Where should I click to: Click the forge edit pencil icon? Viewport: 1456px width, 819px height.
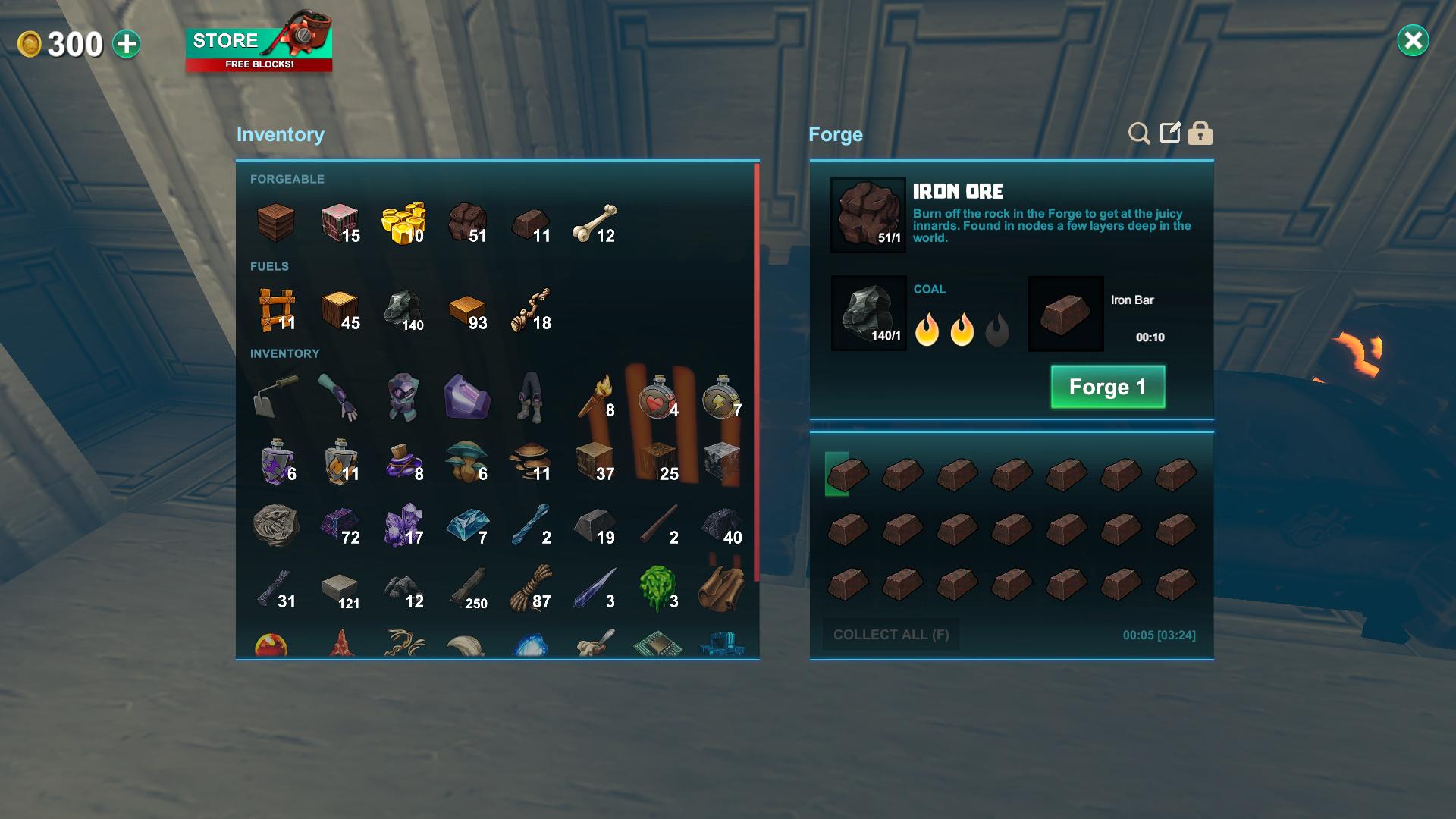[x=1170, y=133]
